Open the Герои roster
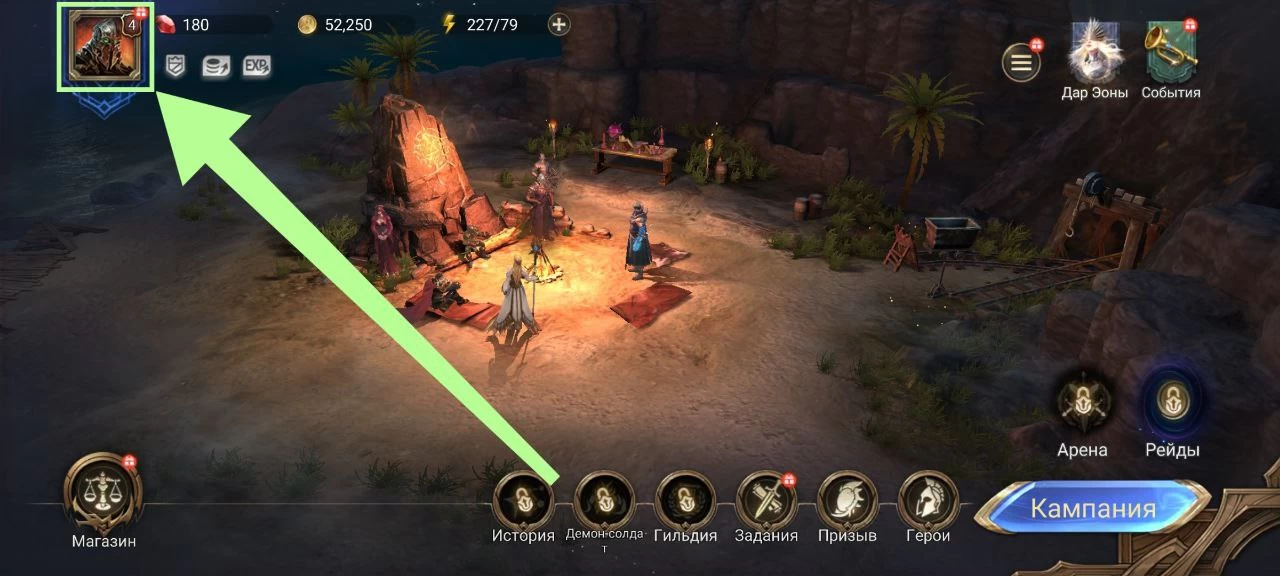The height and width of the screenshot is (576, 1280). [x=928, y=501]
